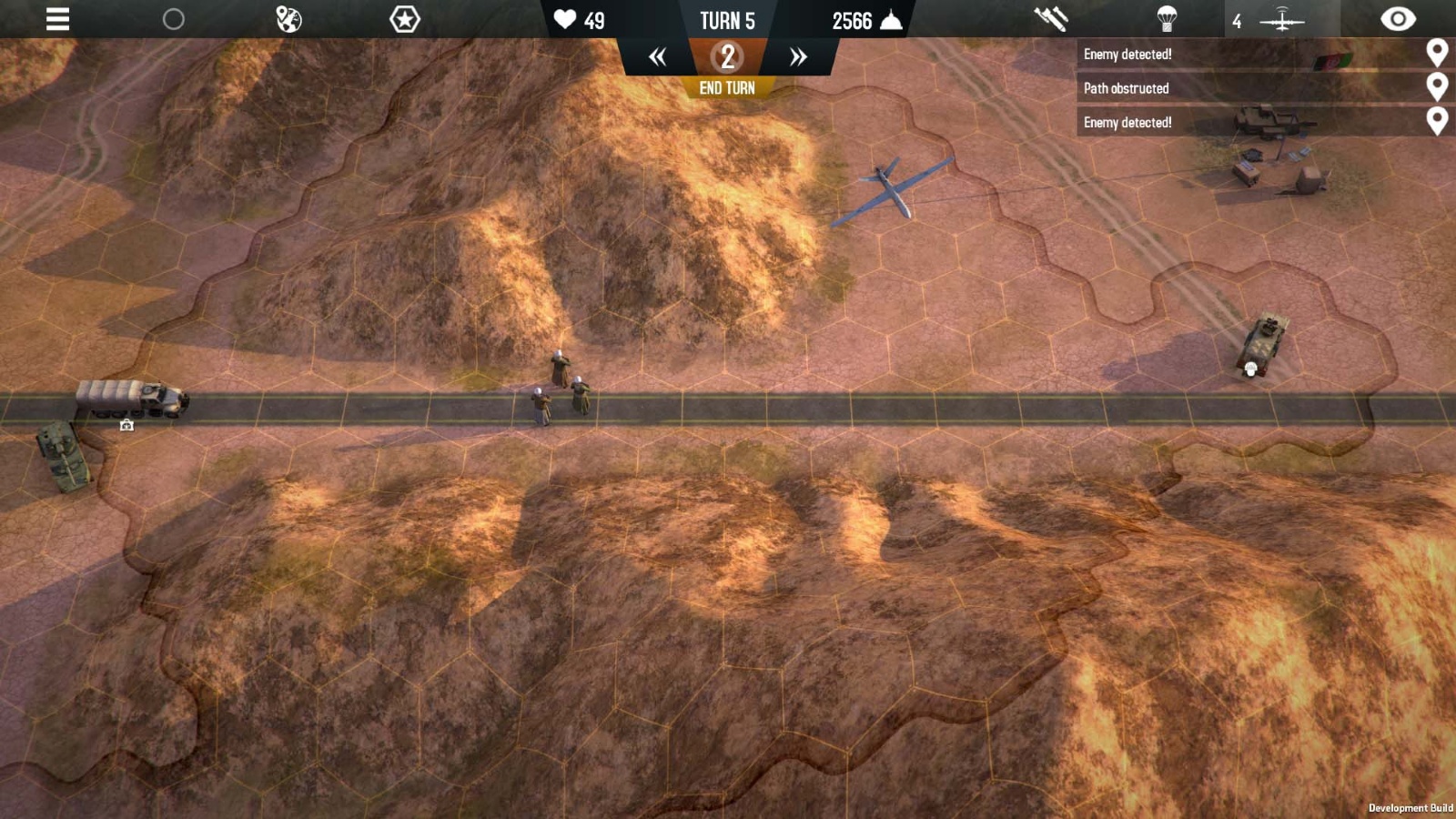
Task: Open the Path obstructed notification
Action: [1183, 88]
